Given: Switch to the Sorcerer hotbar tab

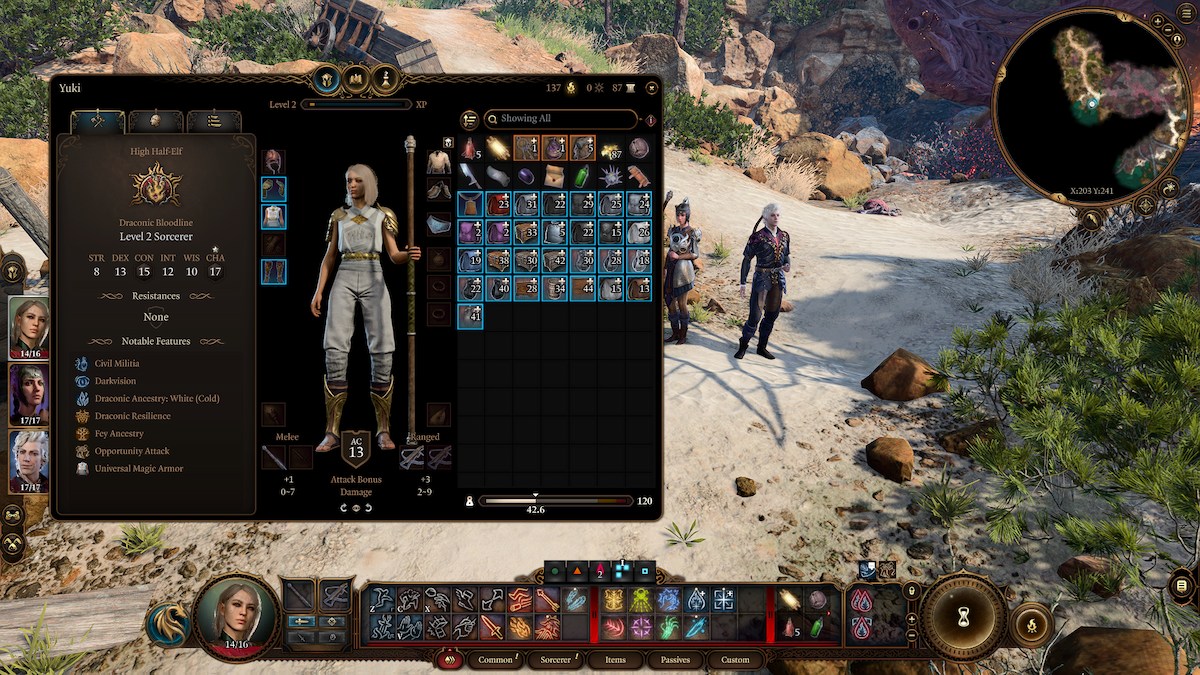Looking at the screenshot, I should (555, 660).
